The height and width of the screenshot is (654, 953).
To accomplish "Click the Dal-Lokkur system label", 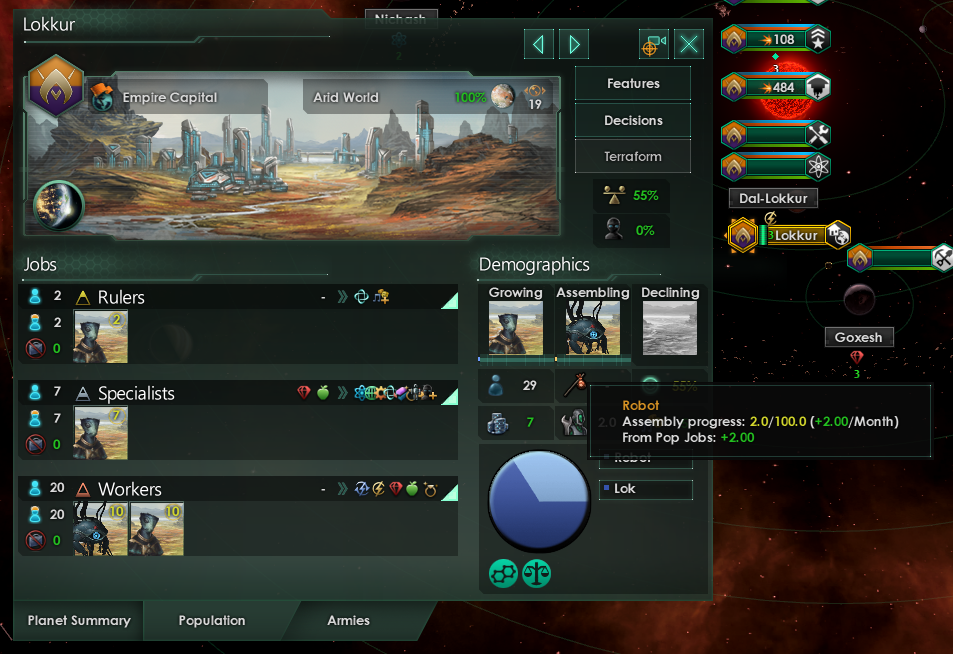I will [773, 198].
